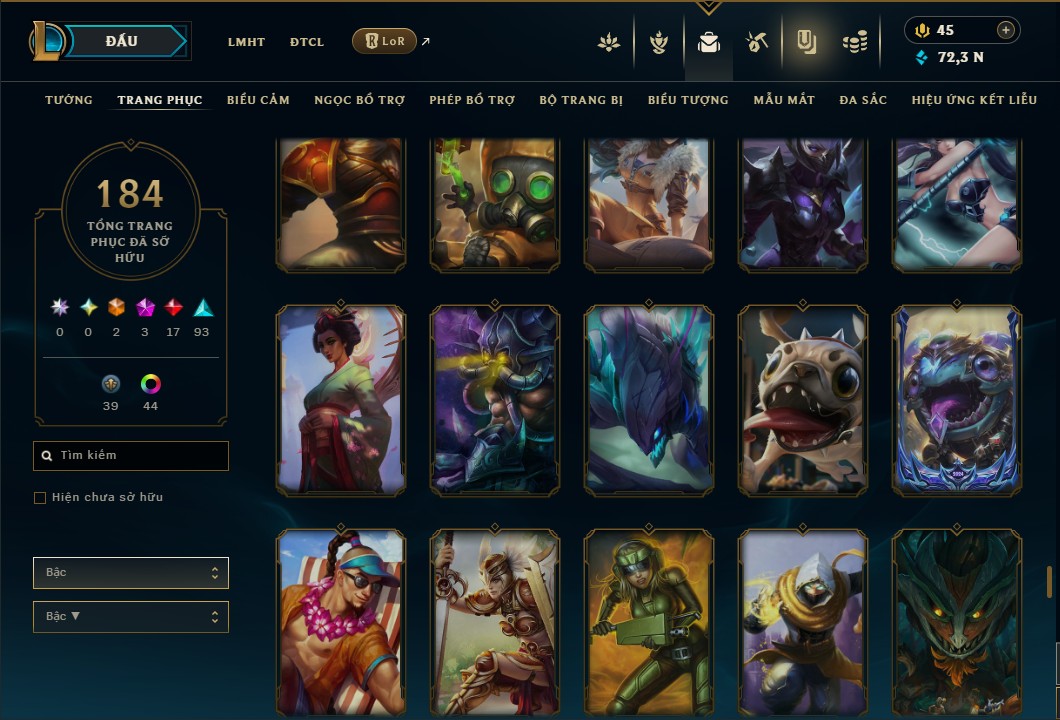Open the Bậc ▼ sort dropdown
Image resolution: width=1060 pixels, height=720 pixels.
click(x=131, y=617)
